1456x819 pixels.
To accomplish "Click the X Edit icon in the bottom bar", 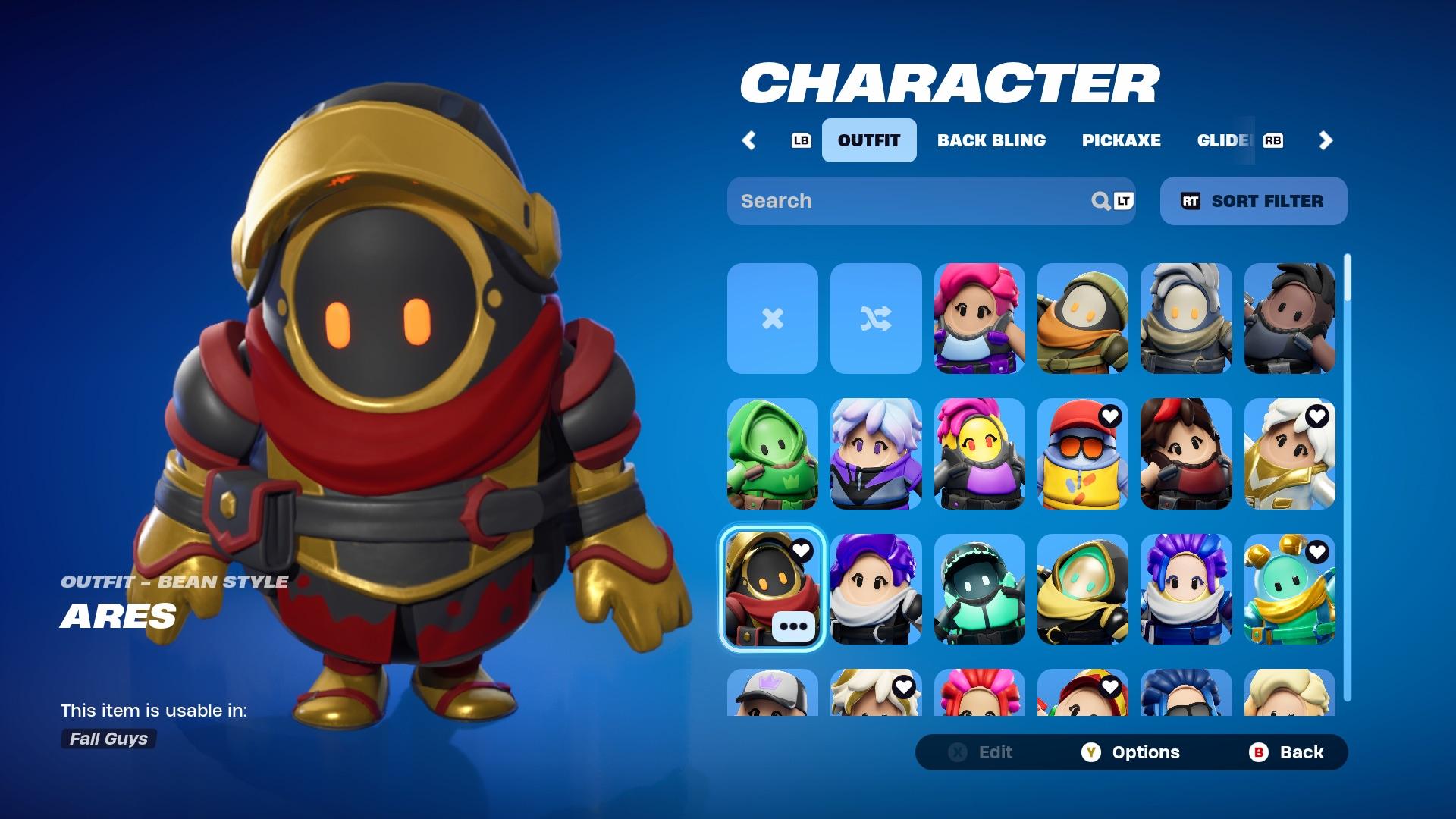I will click(x=958, y=752).
